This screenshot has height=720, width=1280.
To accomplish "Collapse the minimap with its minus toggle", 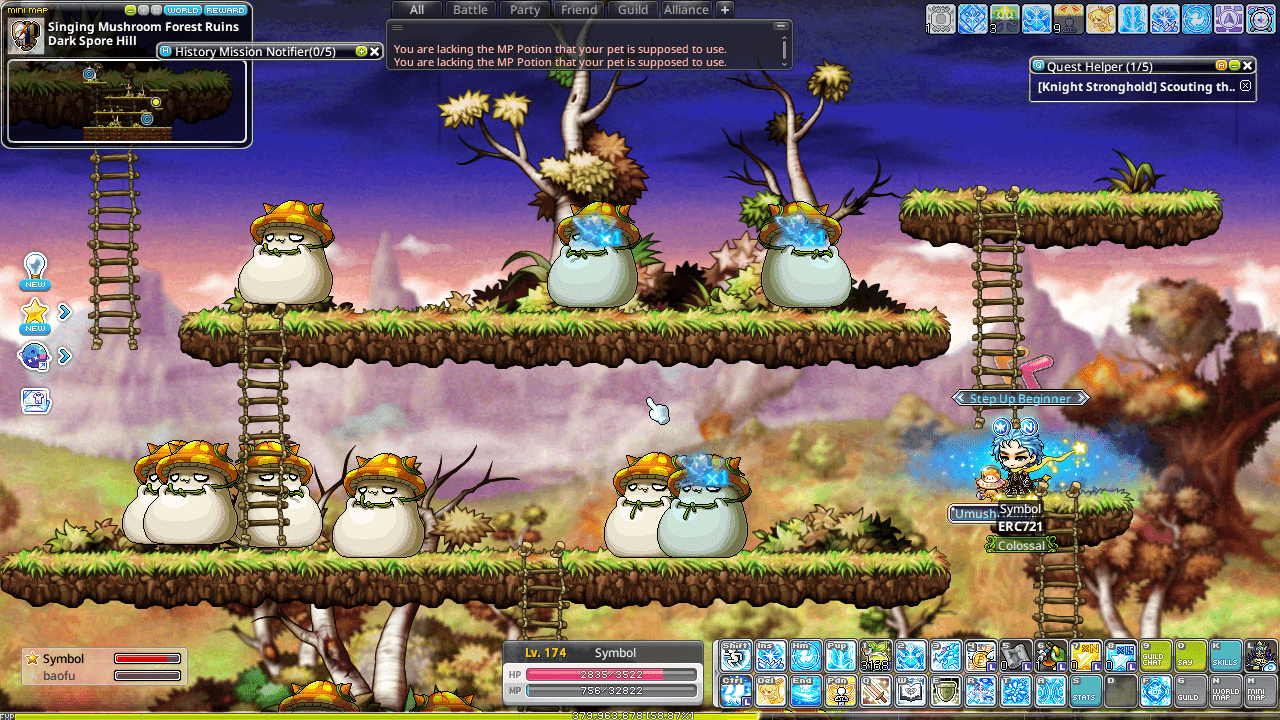I will coord(130,10).
